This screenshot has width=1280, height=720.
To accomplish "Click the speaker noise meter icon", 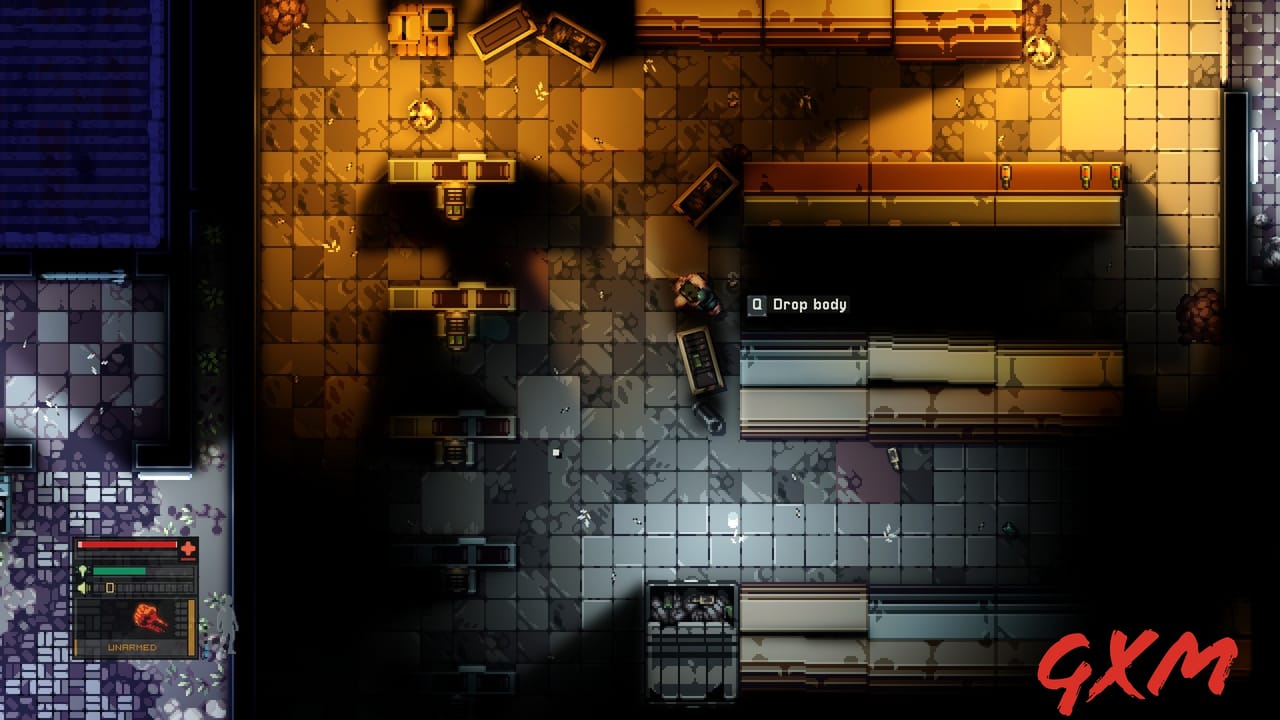I will point(84,586).
